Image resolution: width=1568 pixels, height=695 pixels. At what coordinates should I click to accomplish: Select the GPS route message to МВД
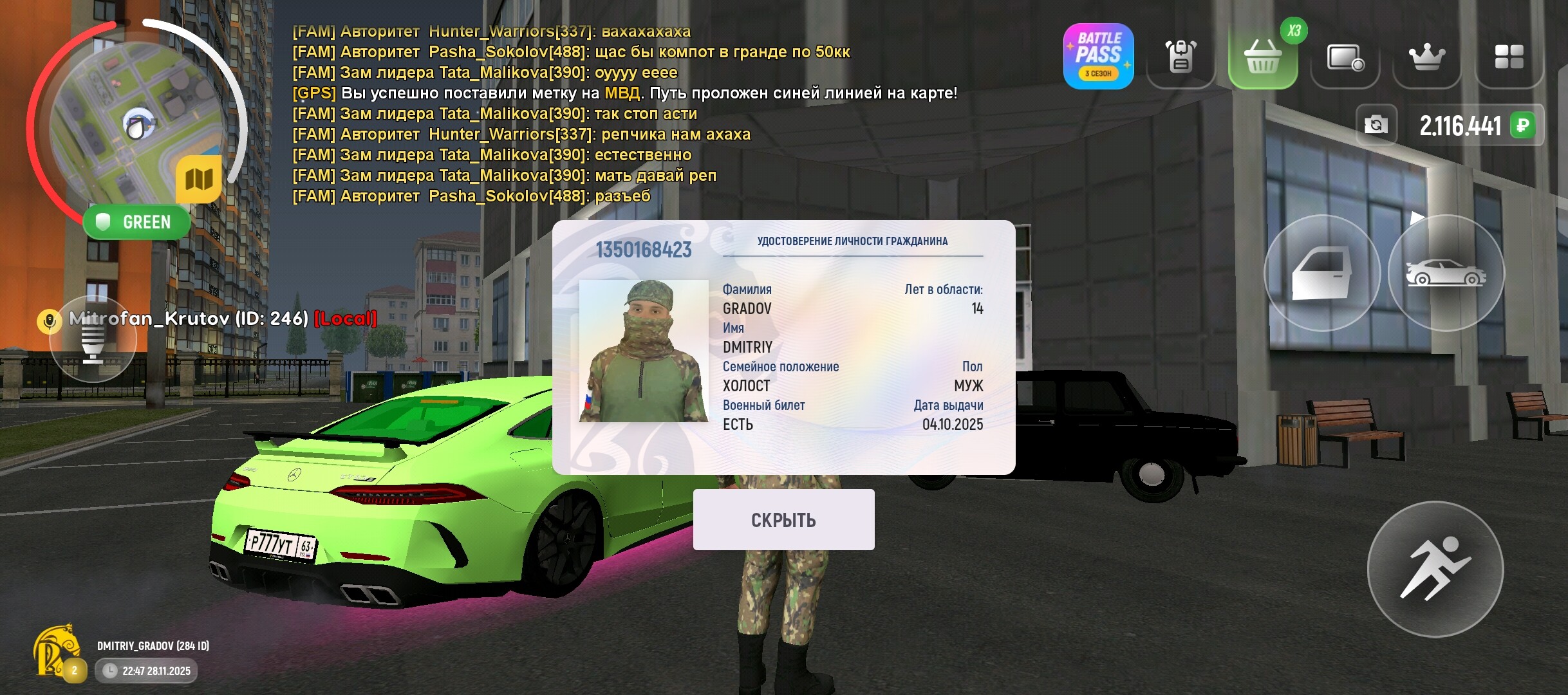pyautogui.click(x=624, y=93)
